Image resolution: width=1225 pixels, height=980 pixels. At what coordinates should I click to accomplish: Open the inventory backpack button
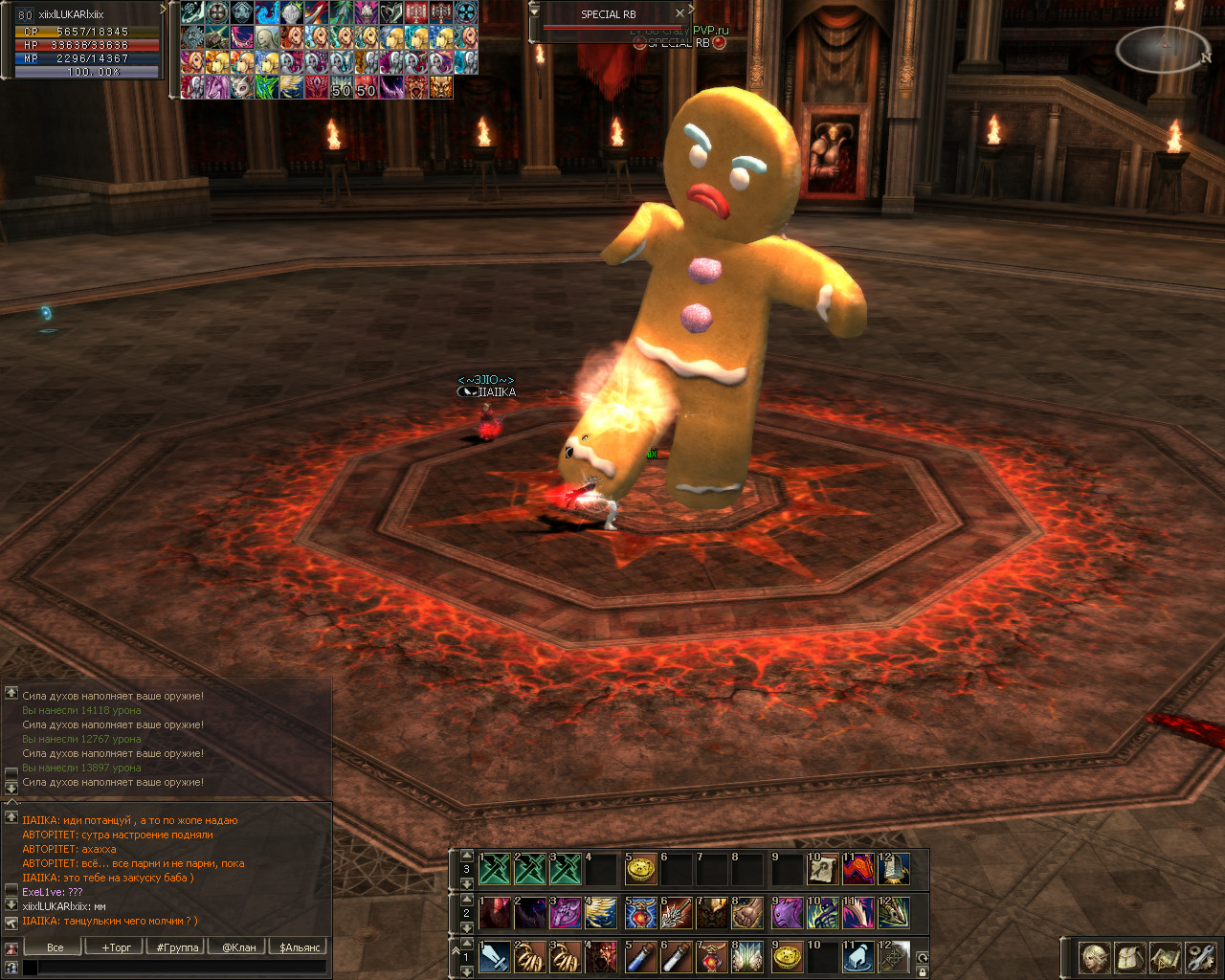pyautogui.click(x=1130, y=957)
